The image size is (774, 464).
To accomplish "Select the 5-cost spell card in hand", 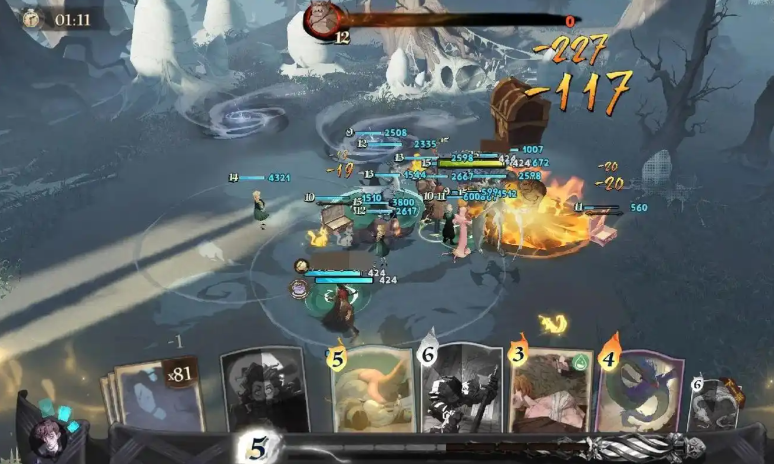I will coord(372,390).
